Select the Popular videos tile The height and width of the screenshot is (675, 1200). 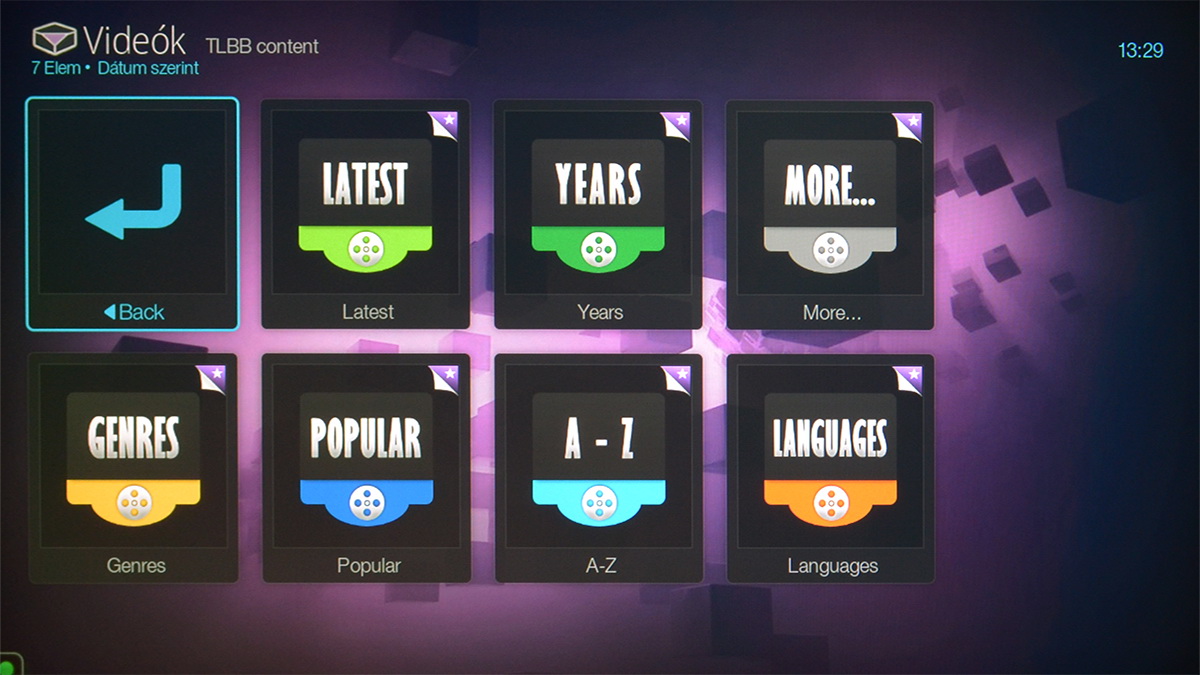[x=366, y=467]
